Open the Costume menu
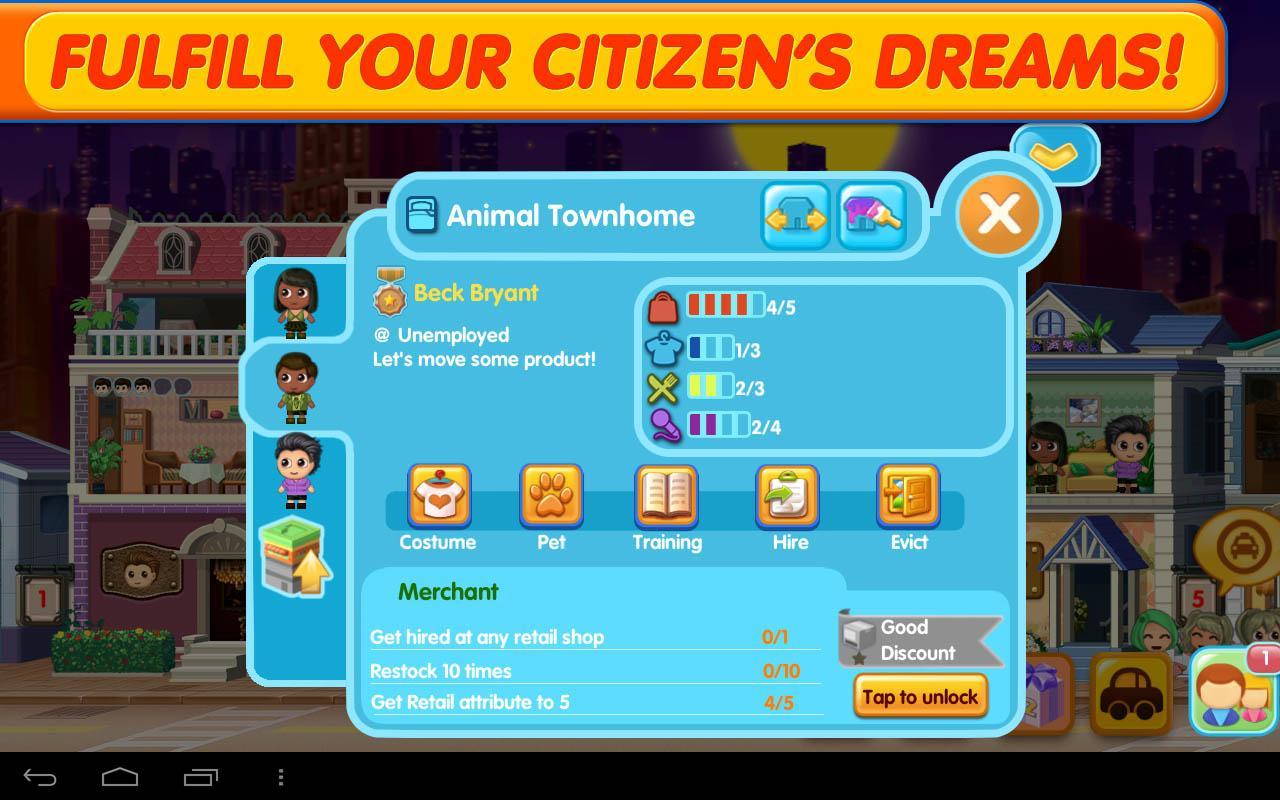Viewport: 1280px width, 800px height. (x=438, y=497)
